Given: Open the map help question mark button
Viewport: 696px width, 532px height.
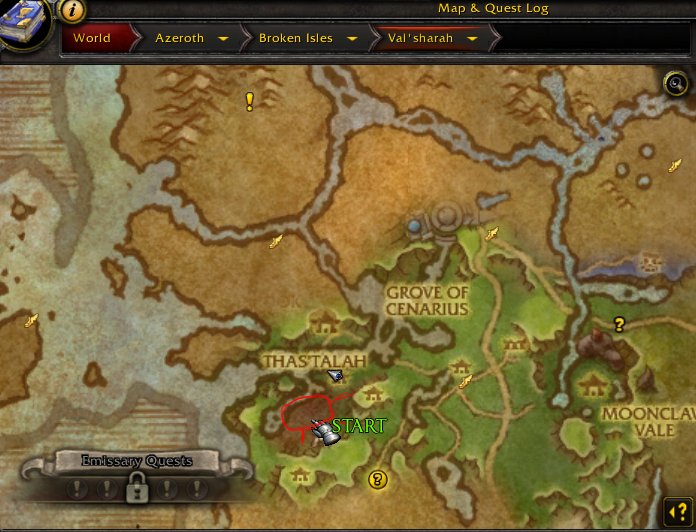Looking at the screenshot, I should [x=677, y=513].
